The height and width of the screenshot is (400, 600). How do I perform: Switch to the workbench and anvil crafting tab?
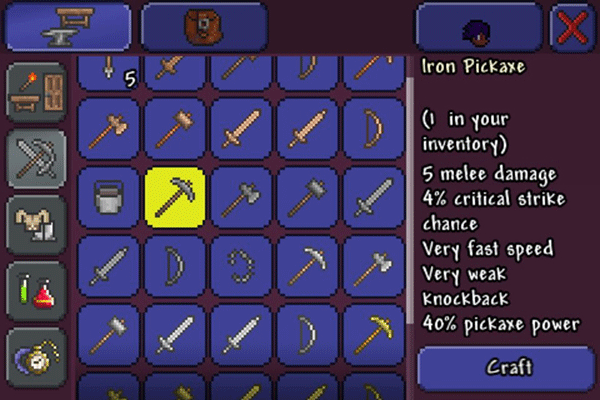(68, 27)
